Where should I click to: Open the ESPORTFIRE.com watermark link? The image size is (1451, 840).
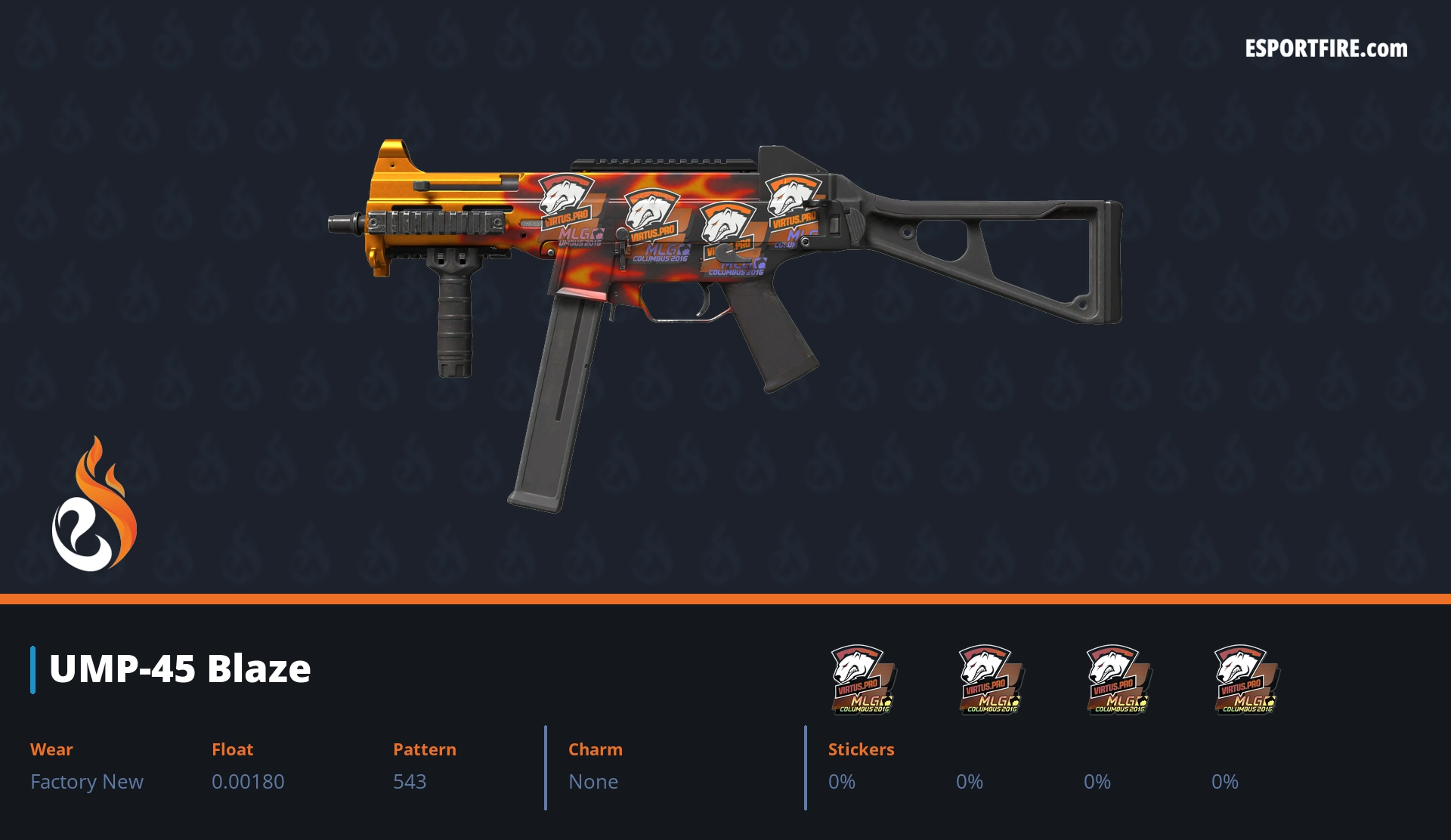[x=1326, y=49]
